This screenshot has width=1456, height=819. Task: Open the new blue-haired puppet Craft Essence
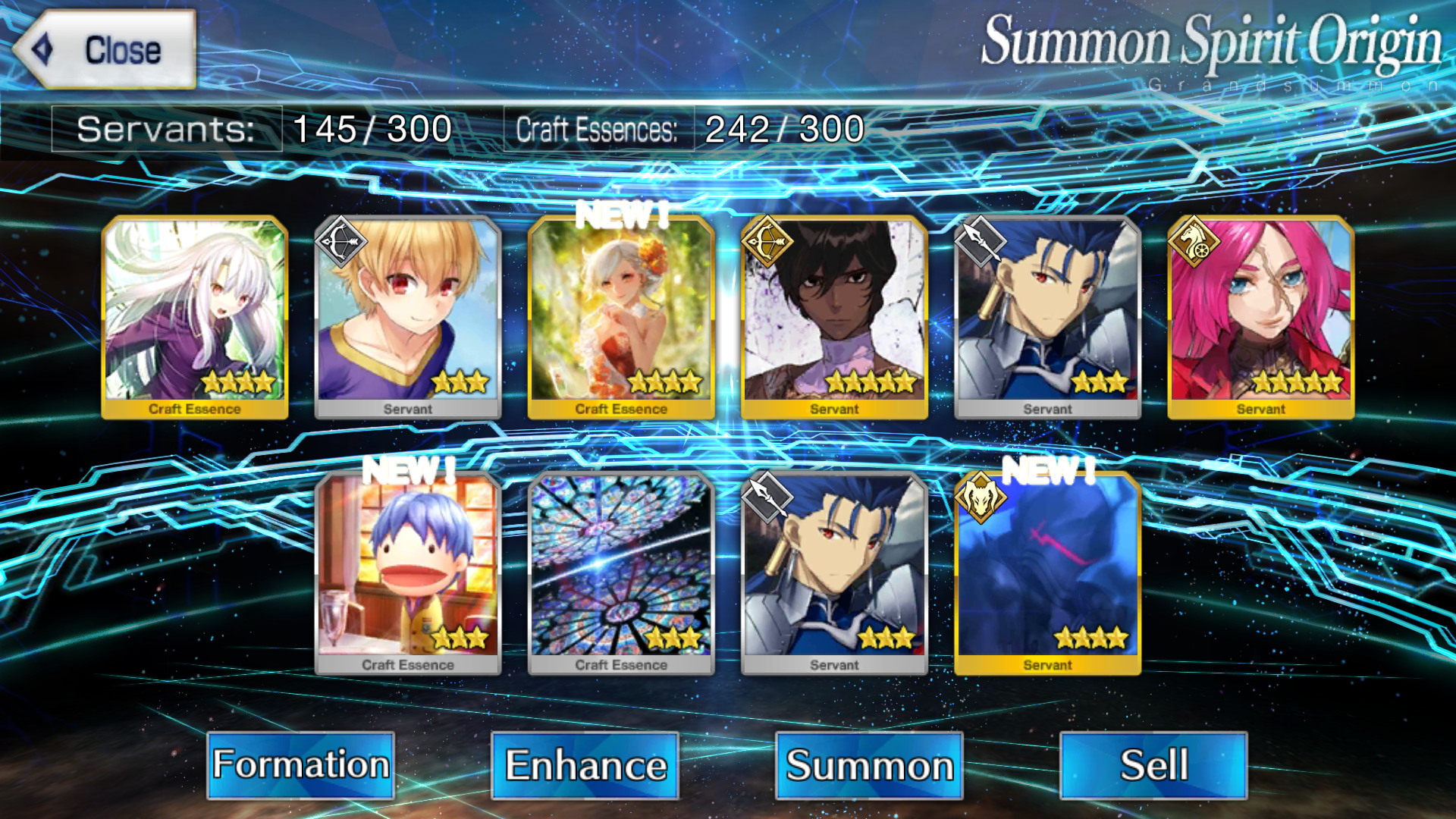tap(408, 573)
